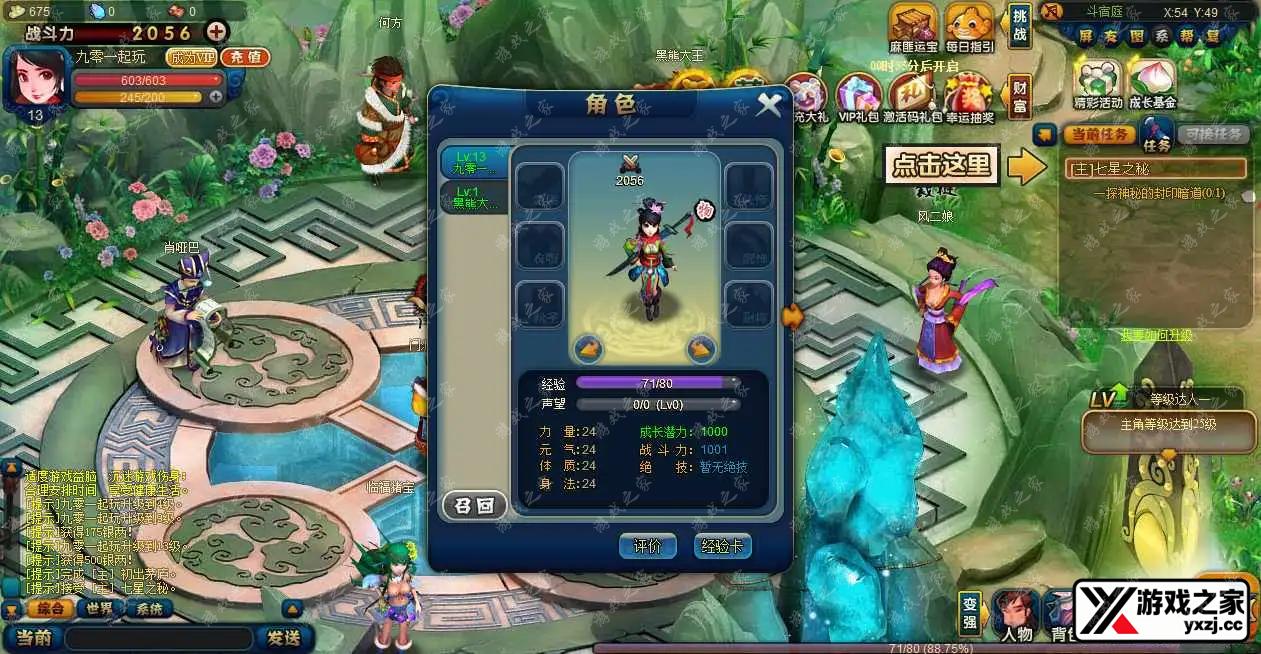Click the 充值 recharge button
The height and width of the screenshot is (654, 1261).
click(245, 57)
